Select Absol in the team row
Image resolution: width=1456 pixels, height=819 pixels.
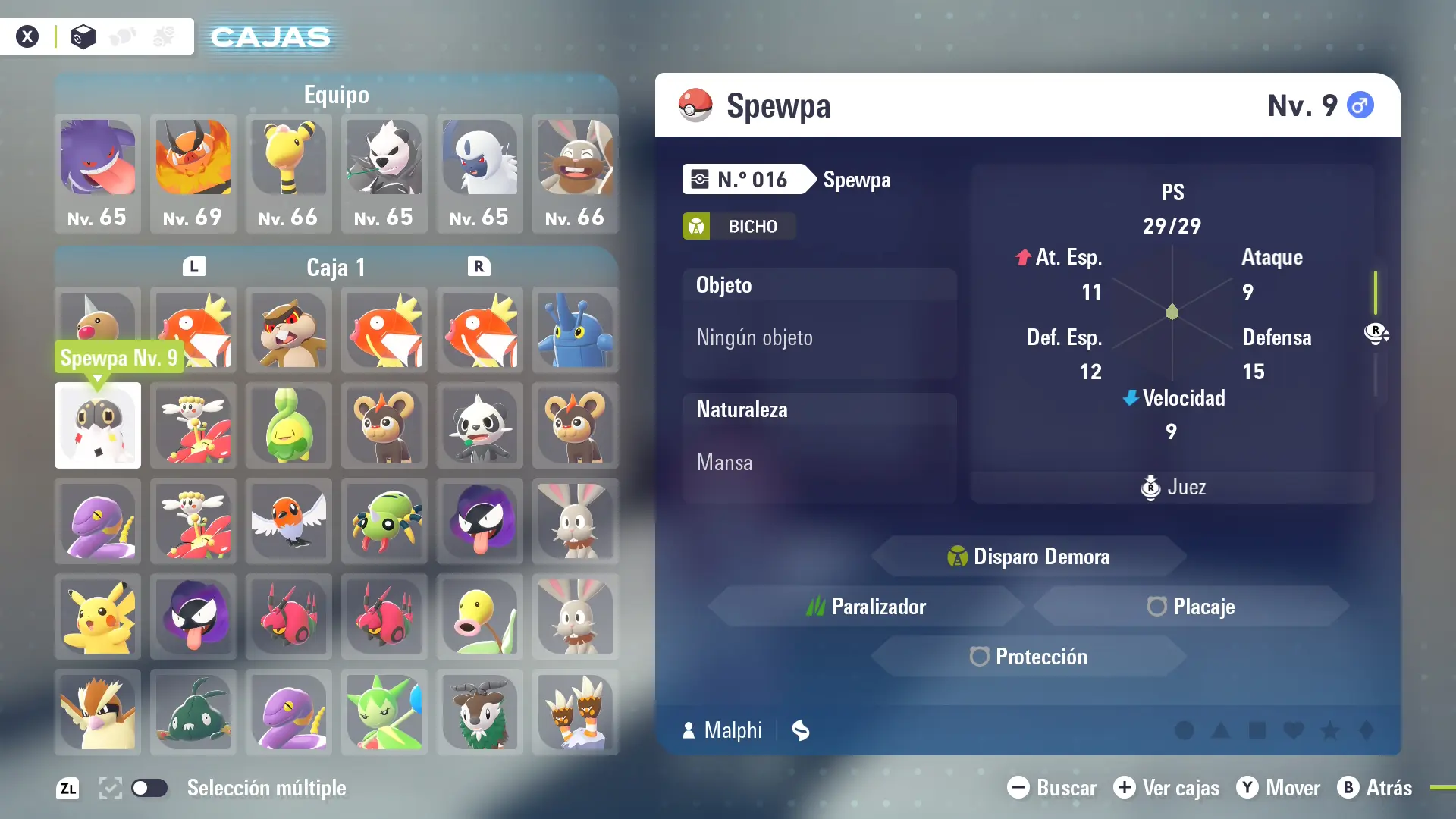pos(480,173)
